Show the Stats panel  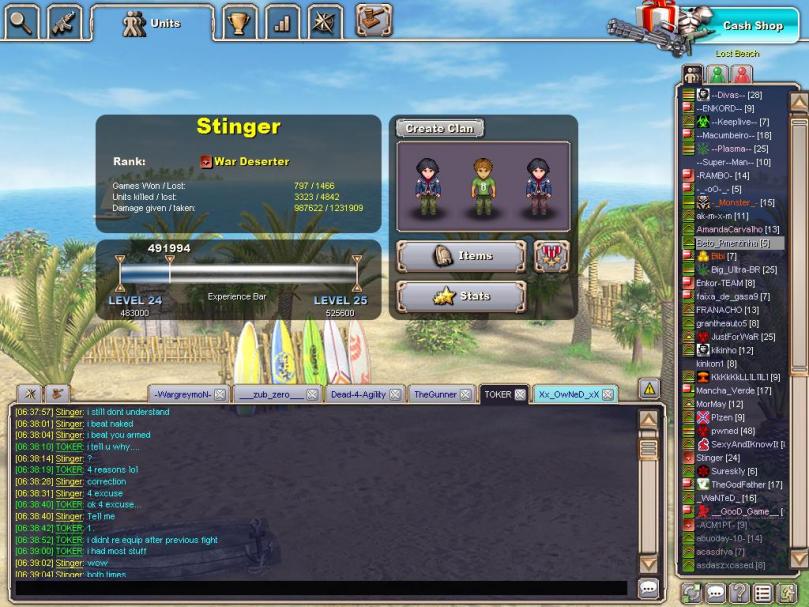pyautogui.click(x=461, y=296)
